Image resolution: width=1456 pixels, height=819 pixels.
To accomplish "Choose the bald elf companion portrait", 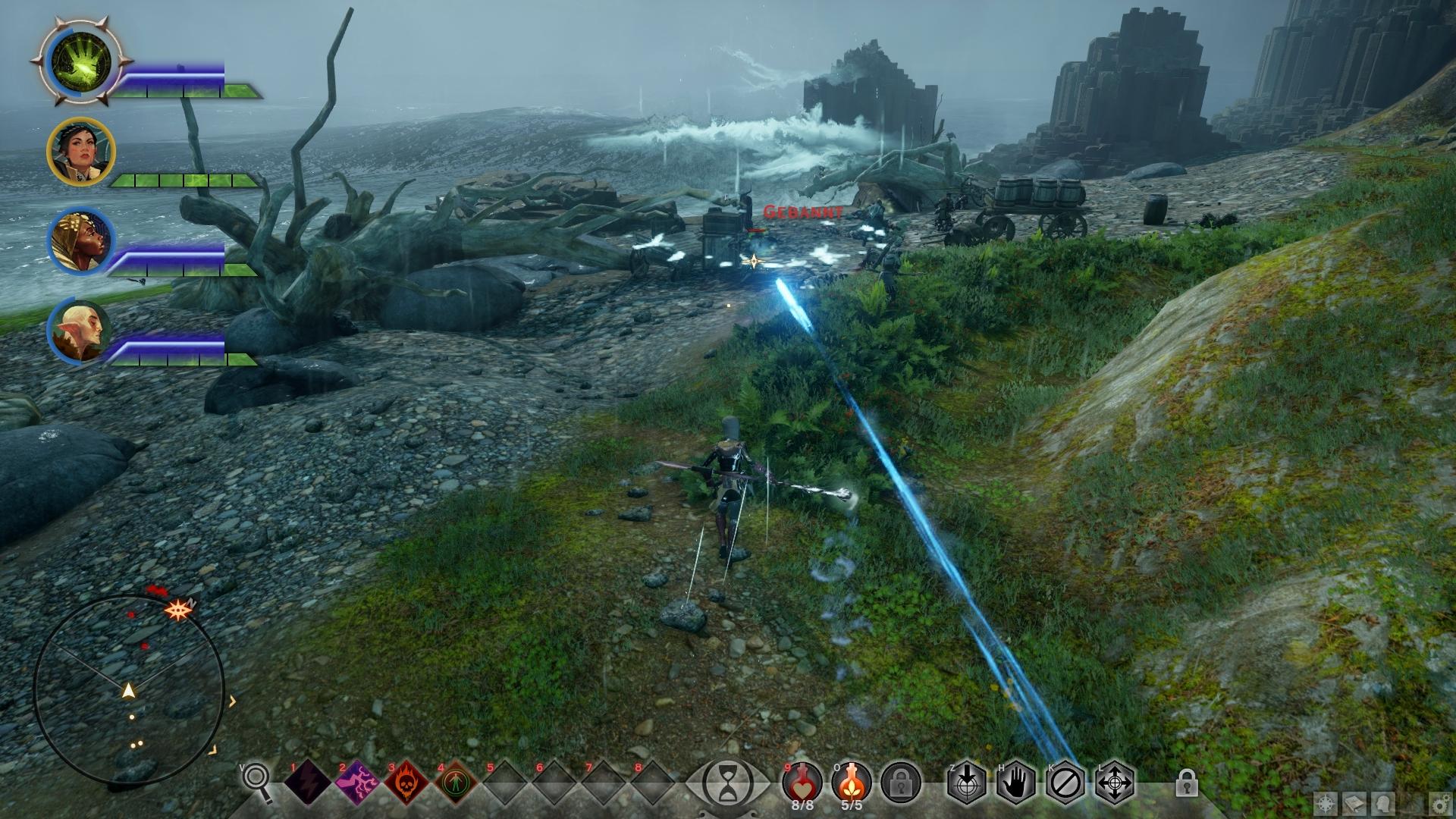I will click(81, 331).
